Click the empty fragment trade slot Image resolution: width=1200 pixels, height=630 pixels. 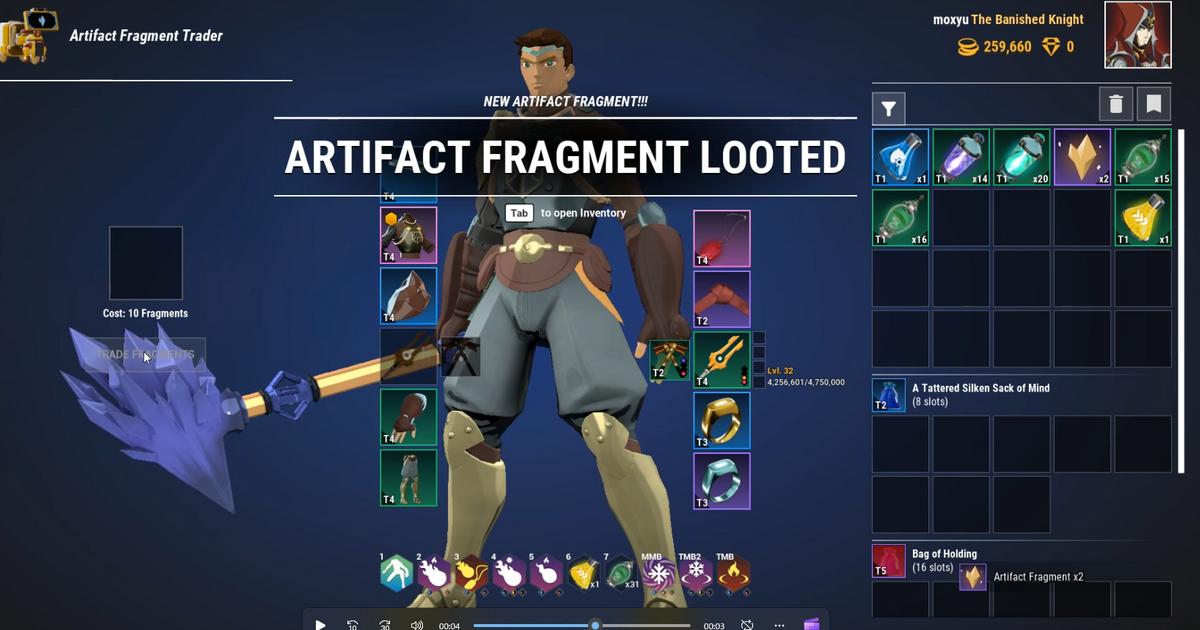[146, 263]
